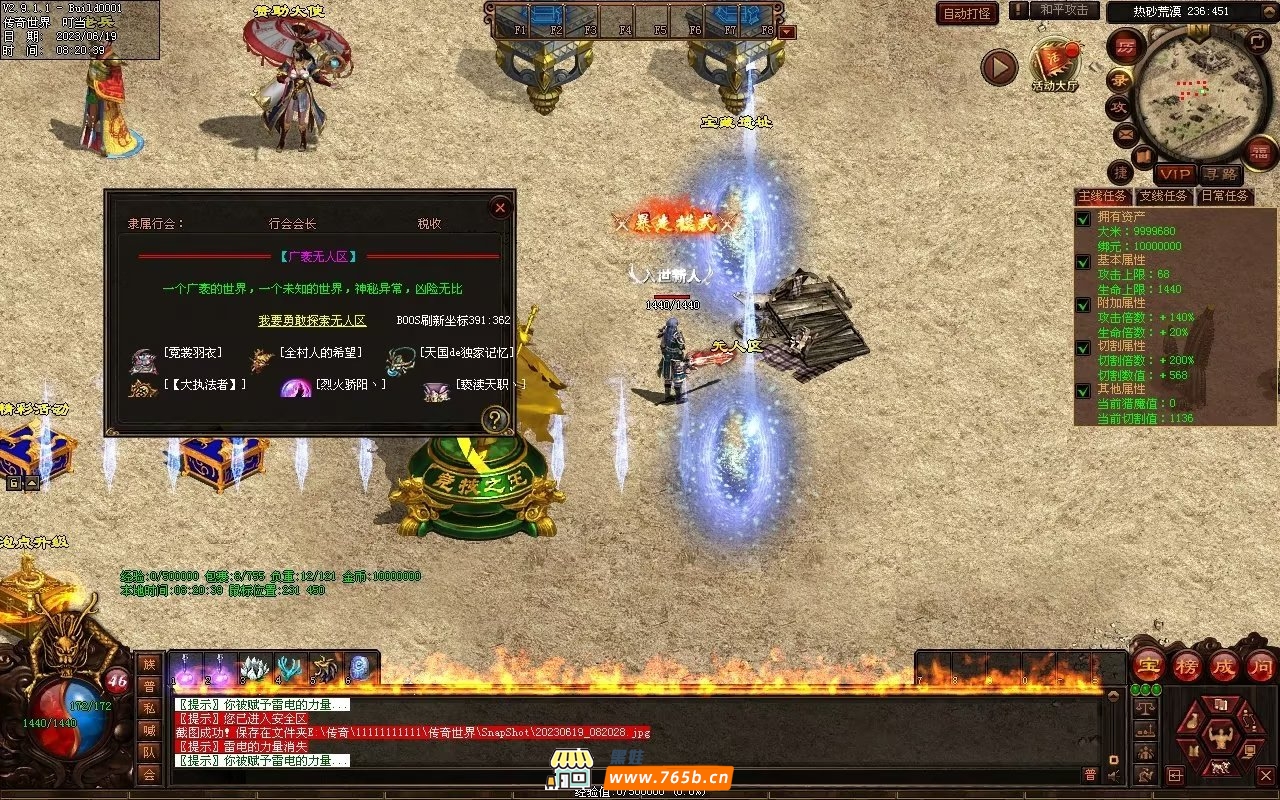Open the 宝 treasure button

coord(1149,665)
